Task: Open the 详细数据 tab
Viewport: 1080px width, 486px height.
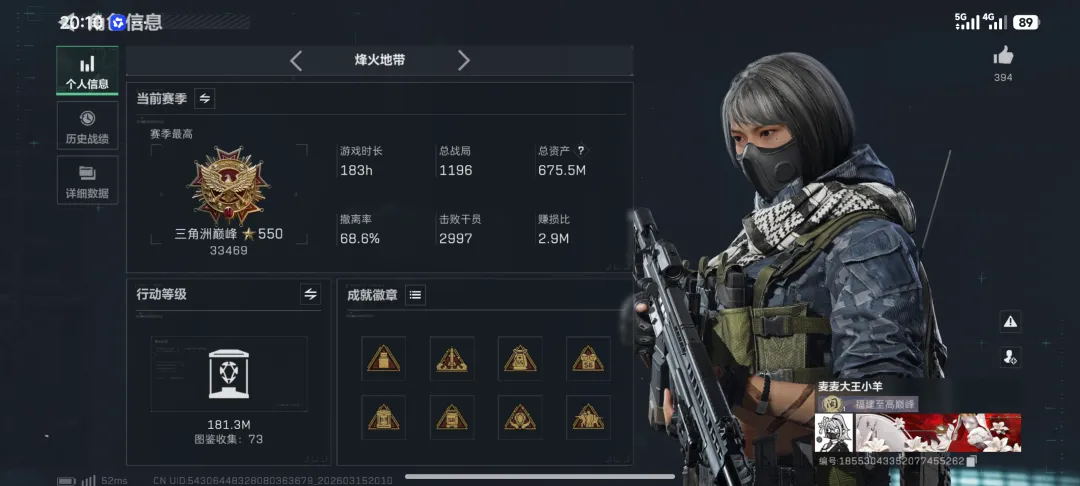Action: [87, 181]
